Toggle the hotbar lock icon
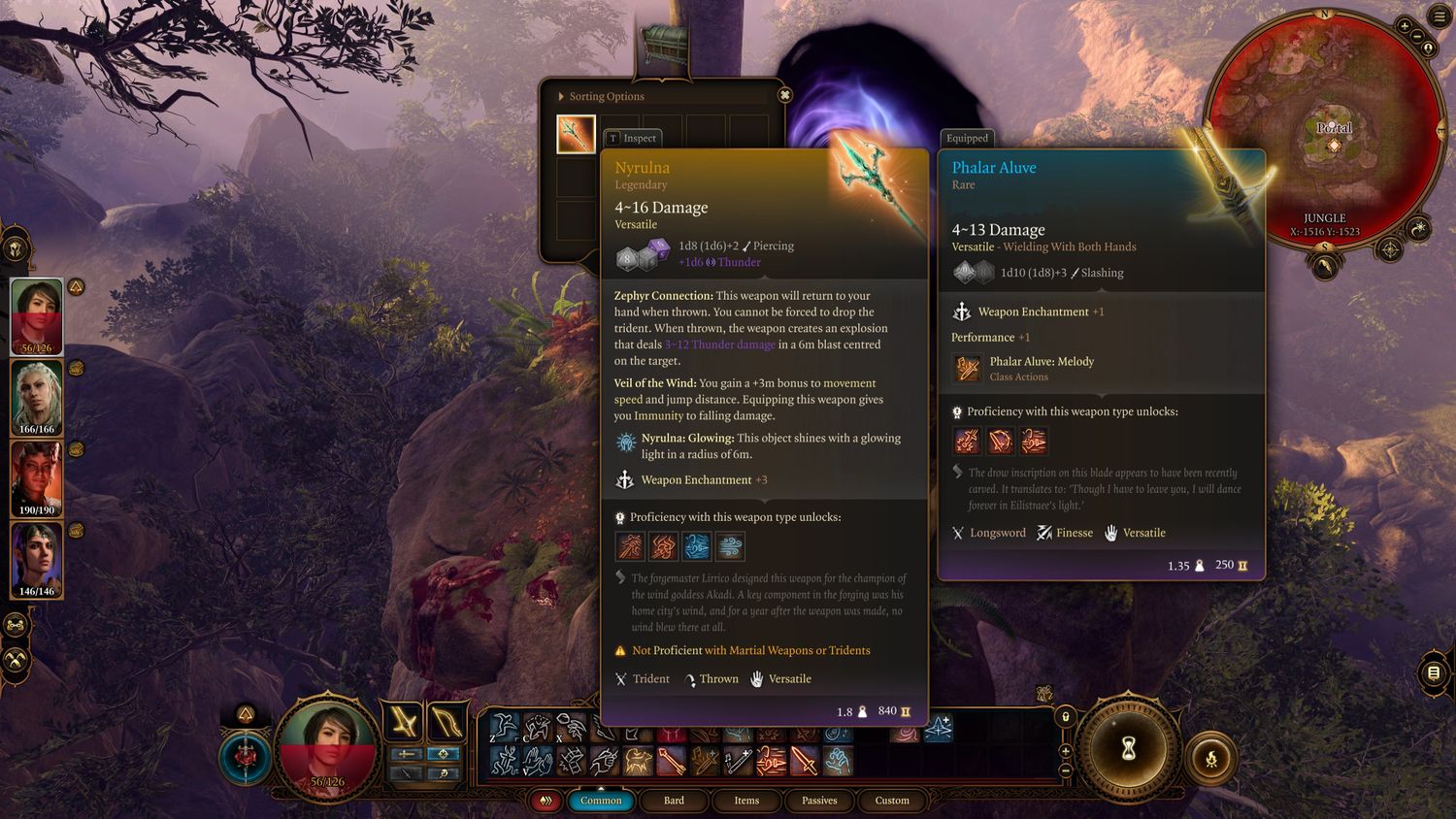Image resolution: width=1456 pixels, height=819 pixels. tap(1065, 716)
